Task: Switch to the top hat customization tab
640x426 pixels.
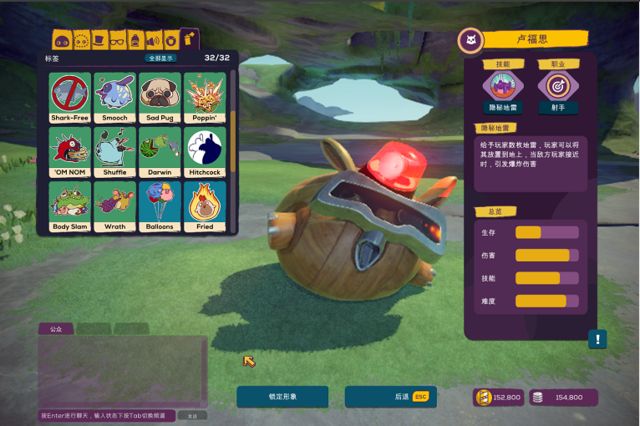Action: (x=99, y=41)
